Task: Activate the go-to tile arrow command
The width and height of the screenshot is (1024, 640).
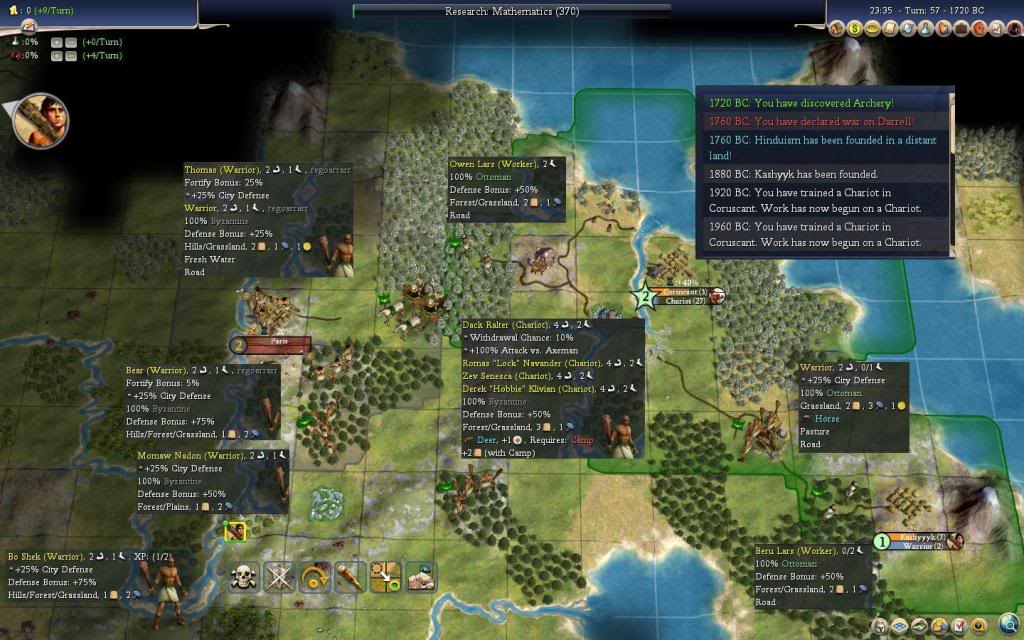Action: pyautogui.click(x=385, y=576)
